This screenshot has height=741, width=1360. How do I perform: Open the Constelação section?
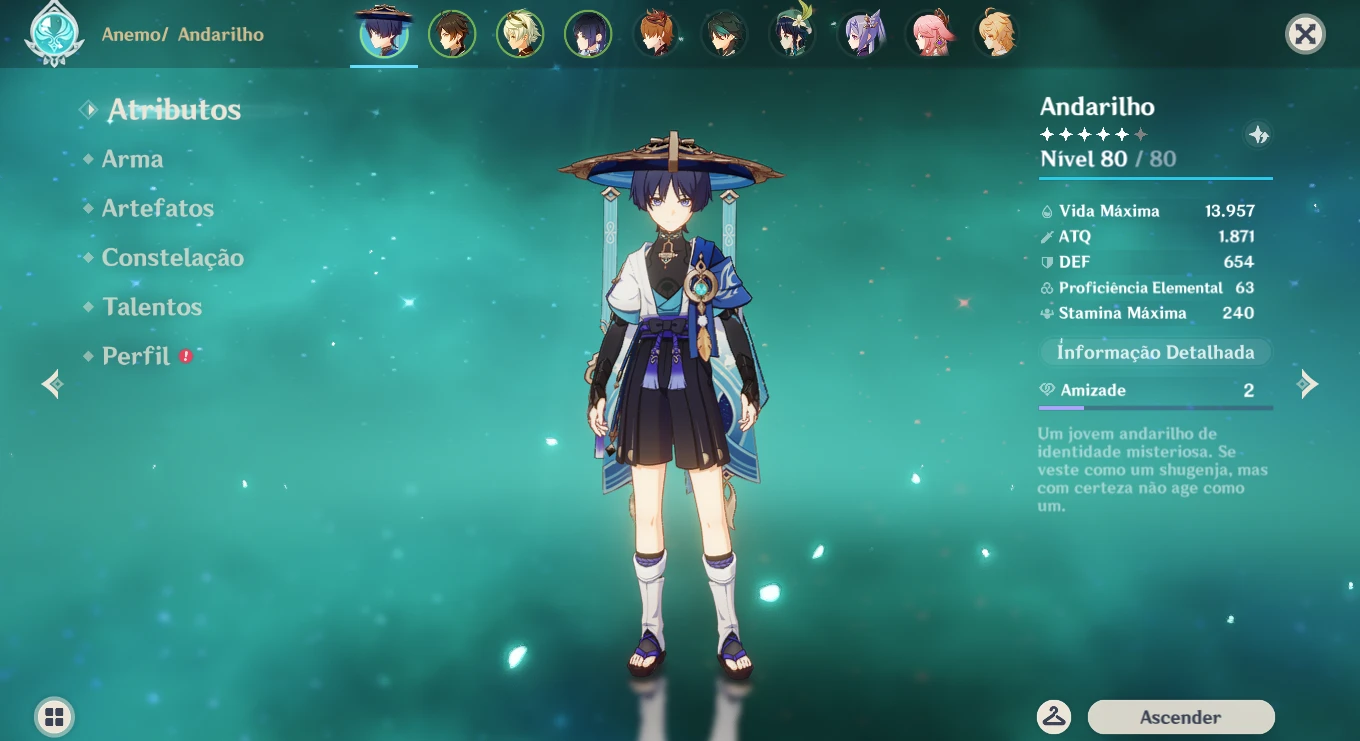pyautogui.click(x=172, y=257)
